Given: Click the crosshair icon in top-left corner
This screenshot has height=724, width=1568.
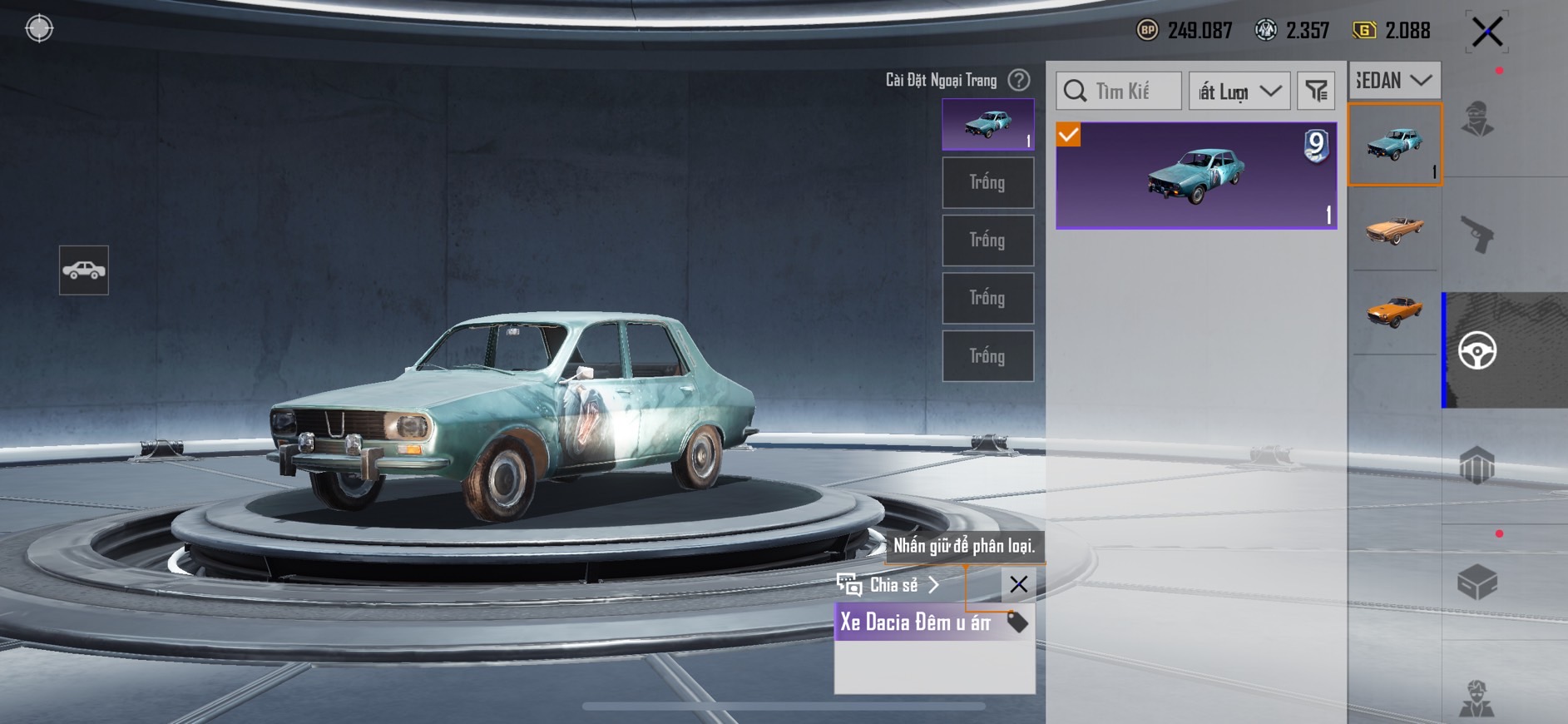Looking at the screenshot, I should pyautogui.click(x=39, y=28).
